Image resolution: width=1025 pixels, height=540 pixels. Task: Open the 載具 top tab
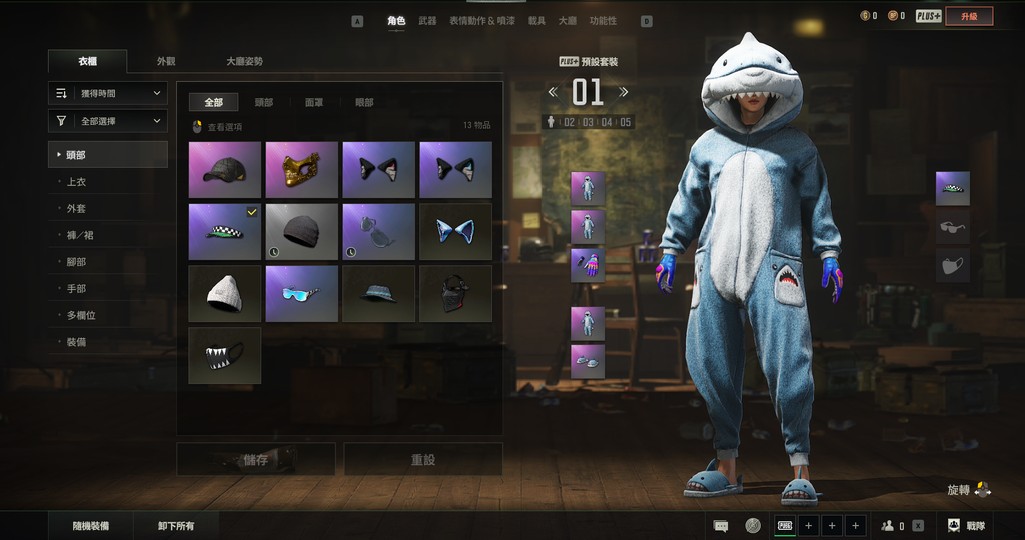click(537, 21)
